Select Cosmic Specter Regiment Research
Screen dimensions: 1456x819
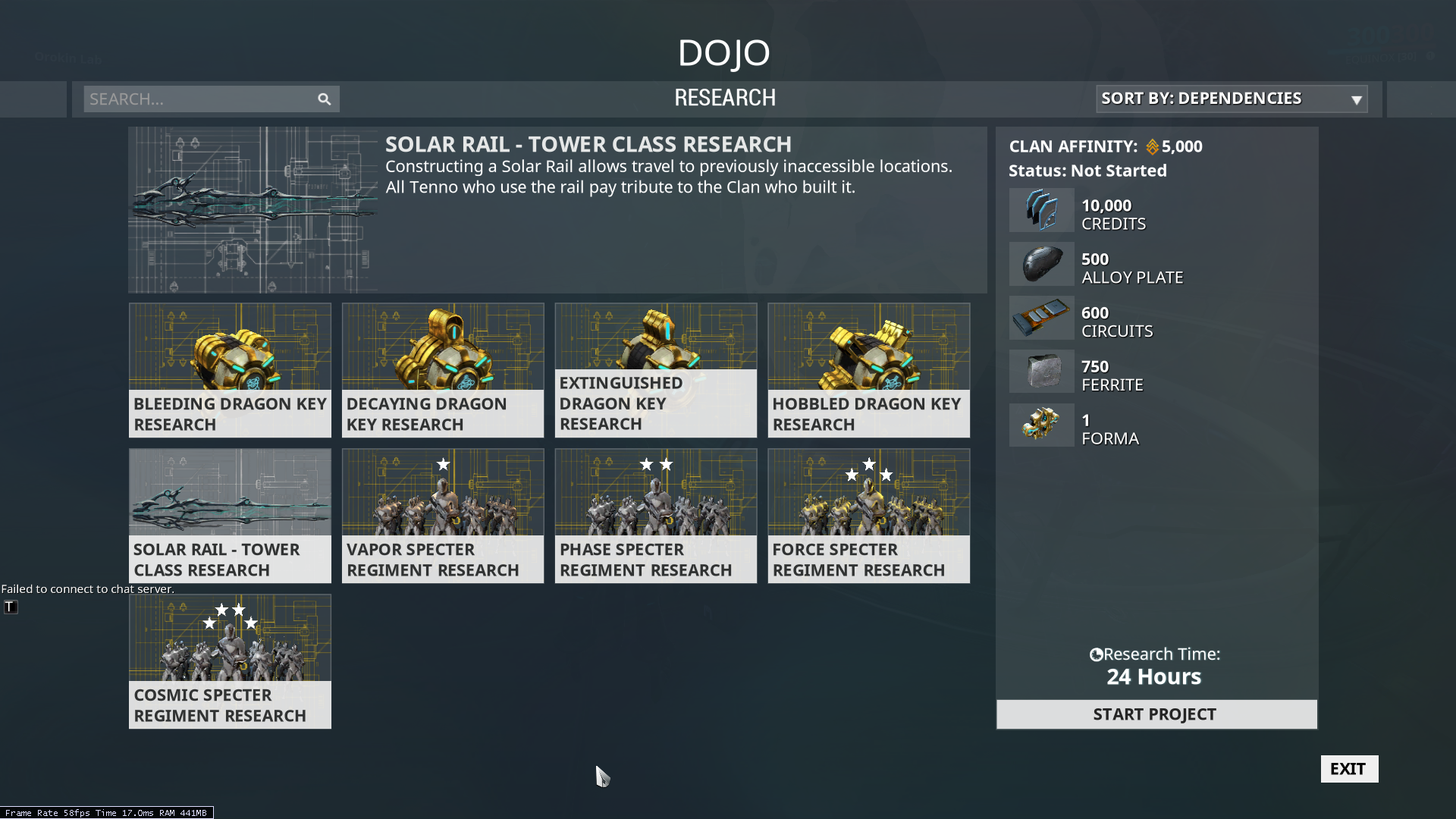[x=230, y=661]
